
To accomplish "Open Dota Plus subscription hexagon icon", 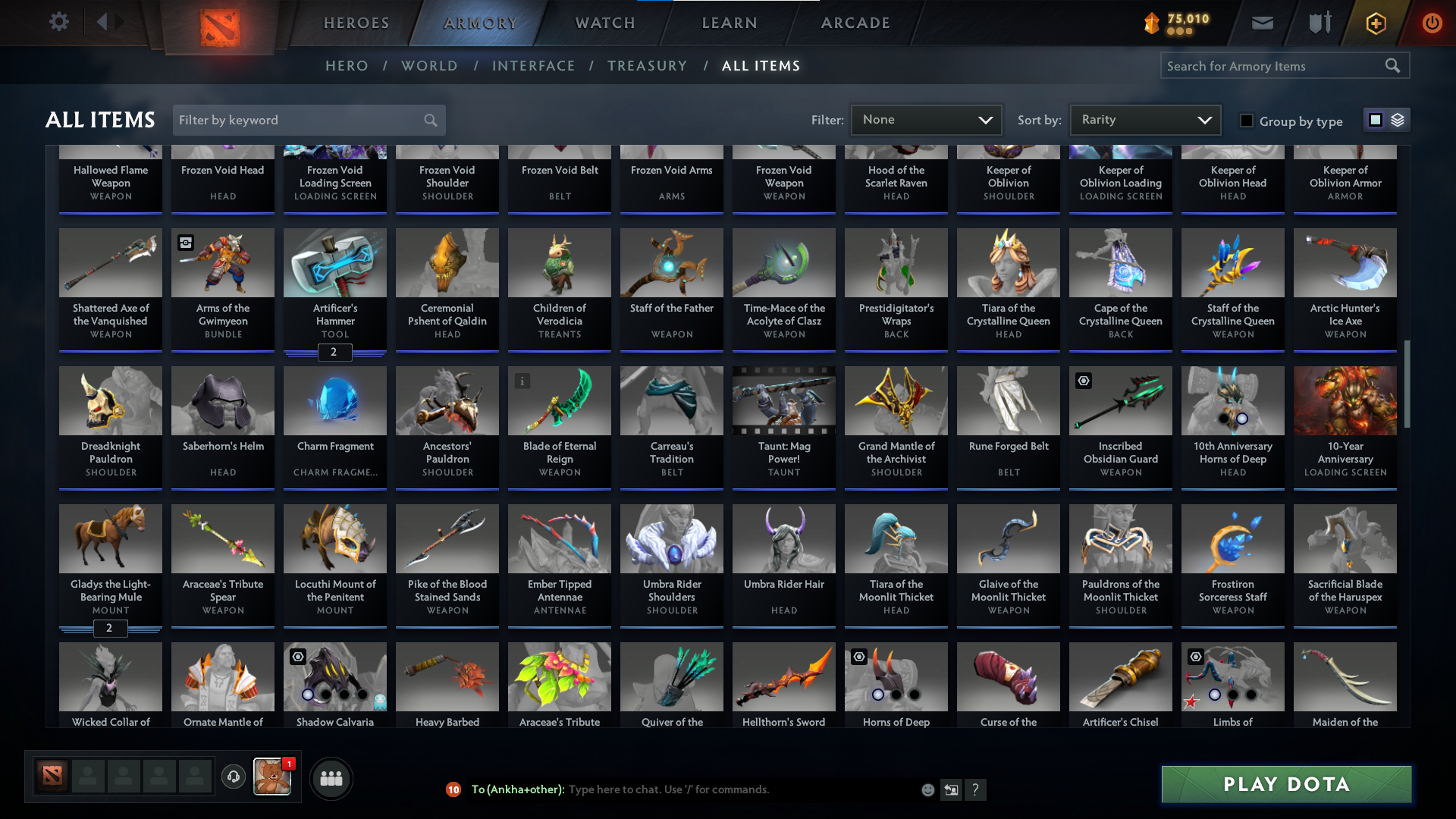I will tap(1375, 23).
